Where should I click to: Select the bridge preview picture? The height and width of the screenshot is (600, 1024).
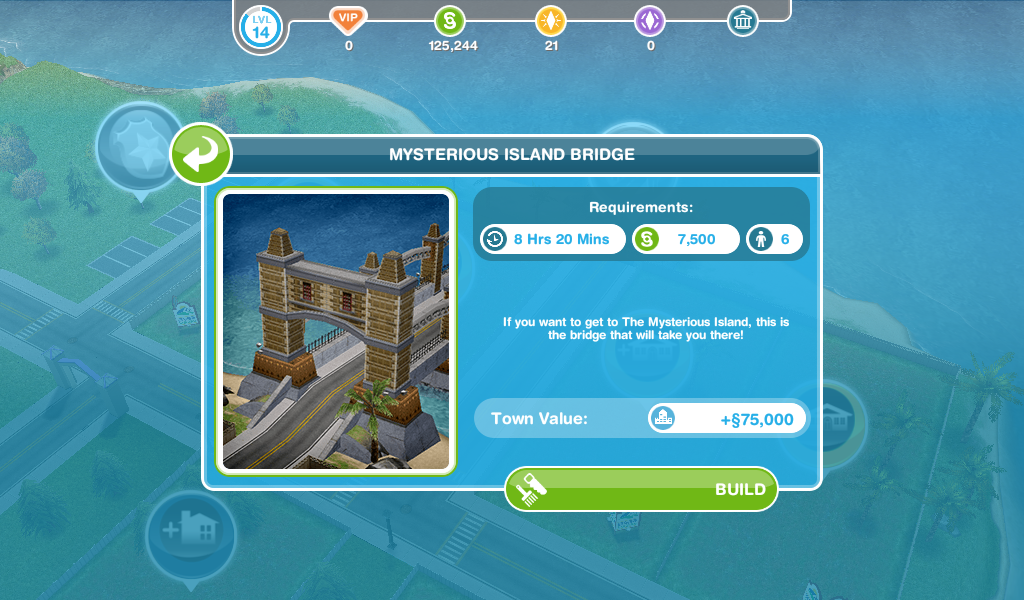tap(336, 331)
